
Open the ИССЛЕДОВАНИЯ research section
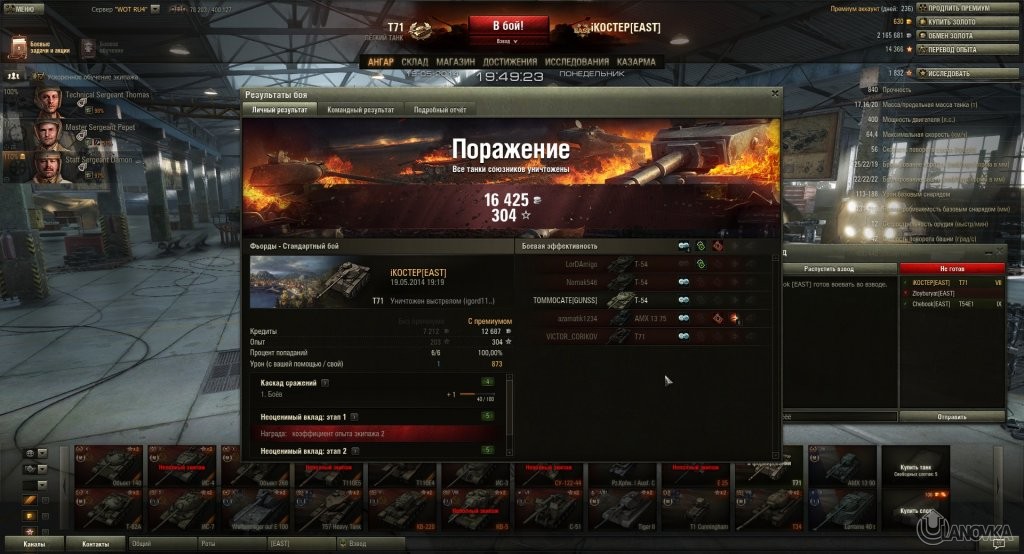[x=577, y=61]
